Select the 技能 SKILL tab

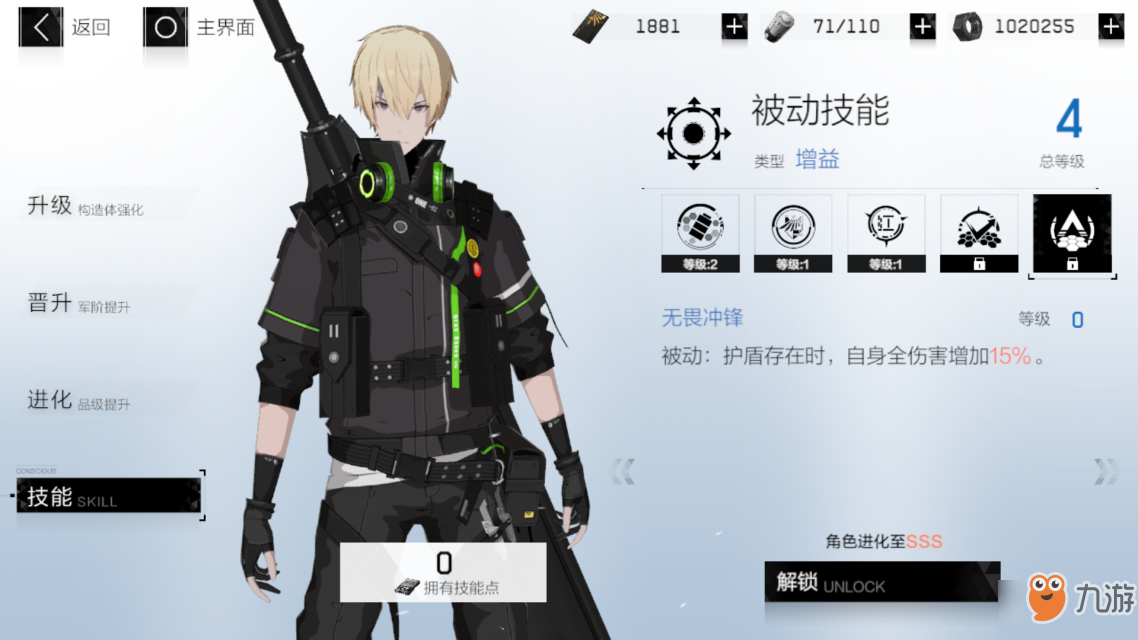tap(108, 496)
